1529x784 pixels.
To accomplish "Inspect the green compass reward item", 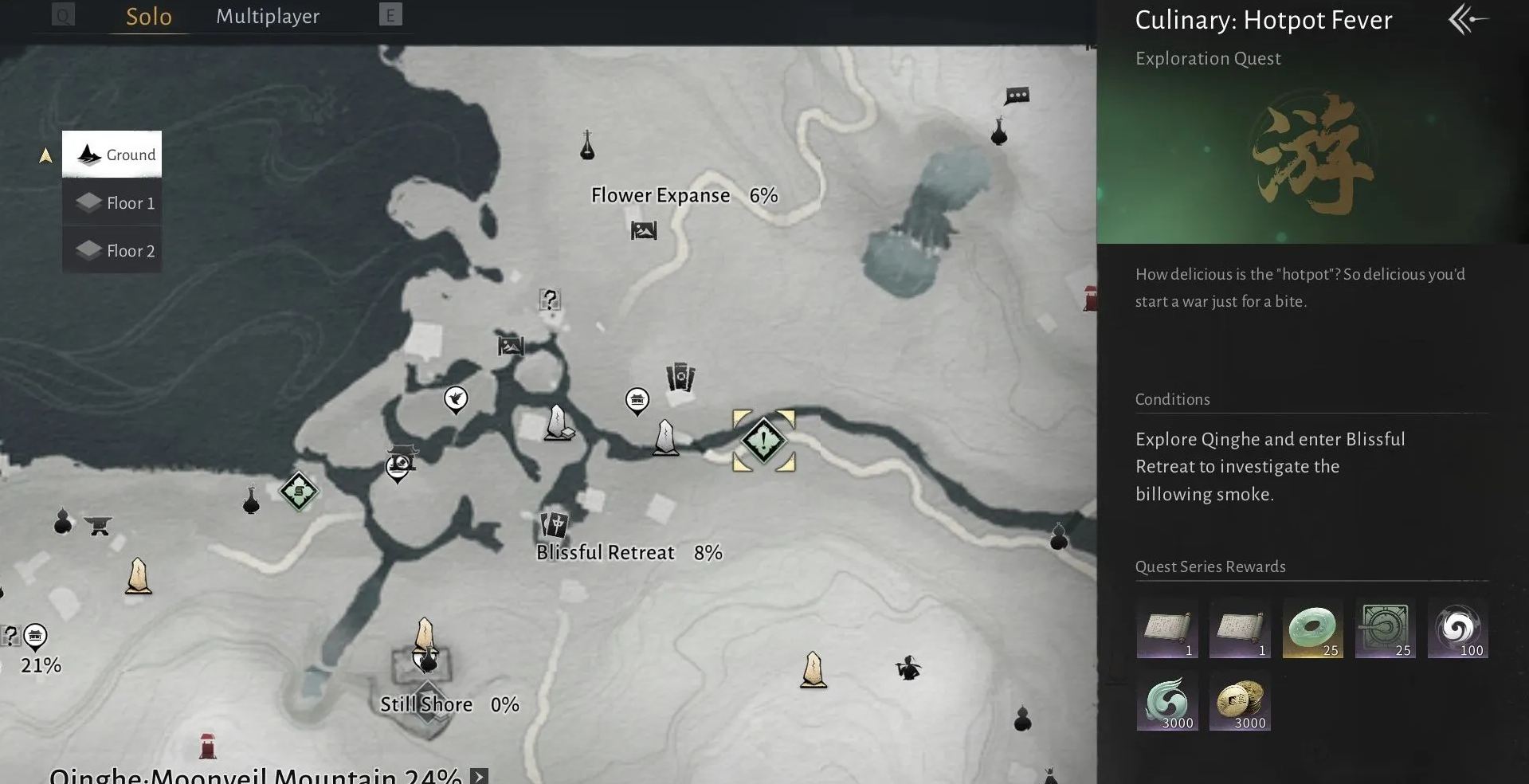I will click(x=1385, y=629).
